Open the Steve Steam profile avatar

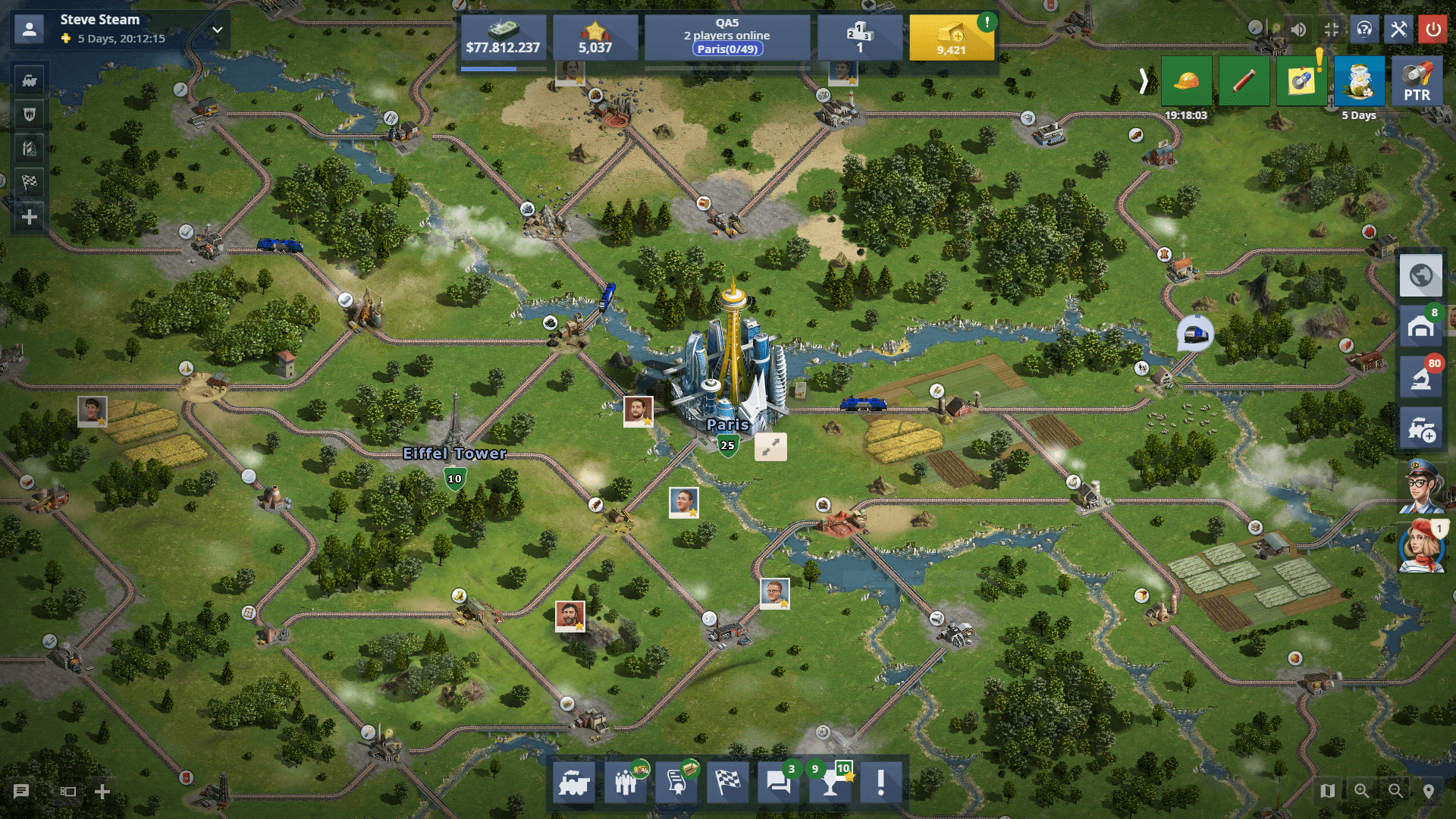point(30,30)
